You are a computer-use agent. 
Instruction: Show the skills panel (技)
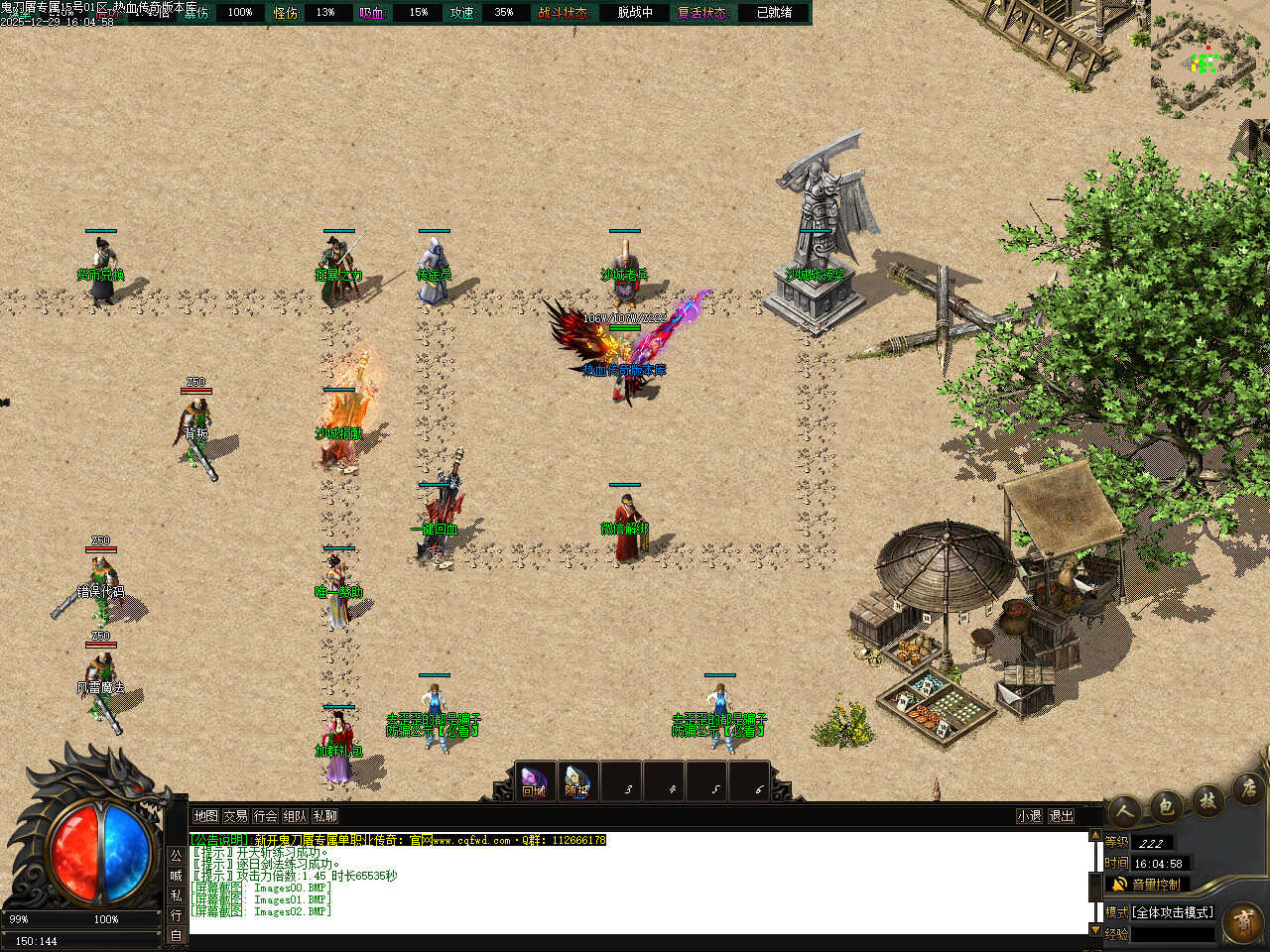tap(1207, 799)
